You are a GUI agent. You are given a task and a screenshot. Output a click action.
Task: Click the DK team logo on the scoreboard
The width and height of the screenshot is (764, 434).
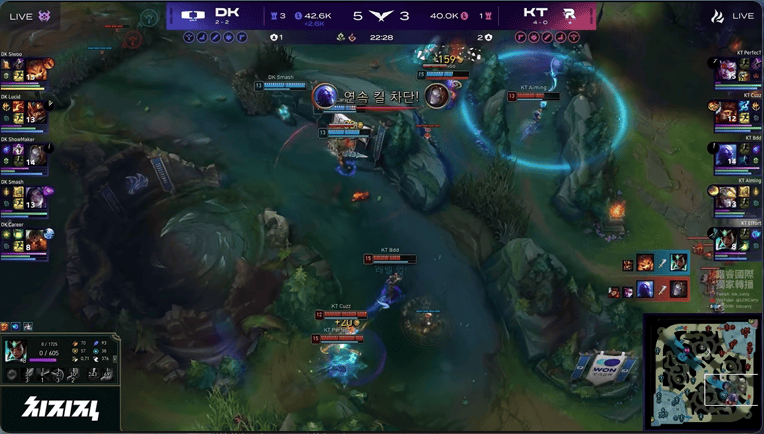point(192,16)
